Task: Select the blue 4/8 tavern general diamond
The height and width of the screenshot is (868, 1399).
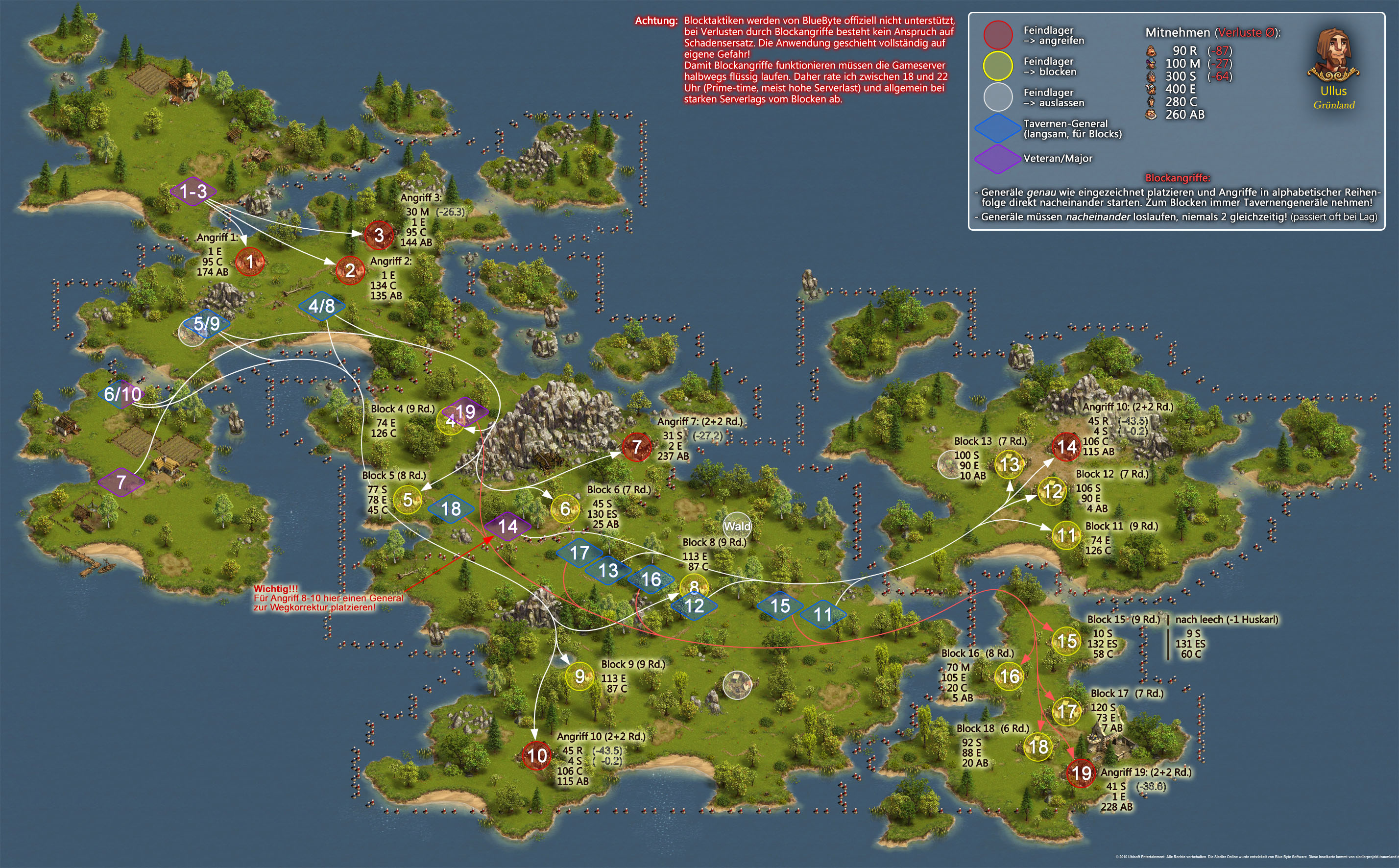Action: pos(321,305)
